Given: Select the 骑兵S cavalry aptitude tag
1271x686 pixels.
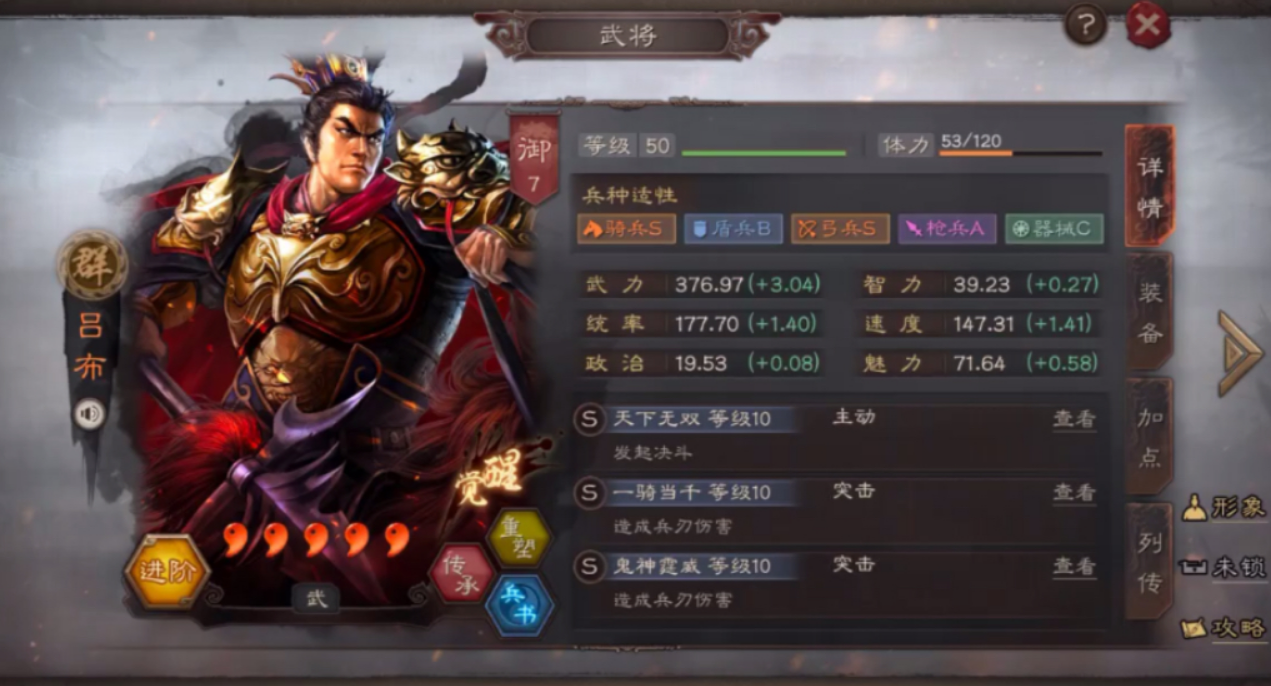Looking at the screenshot, I should (623, 229).
